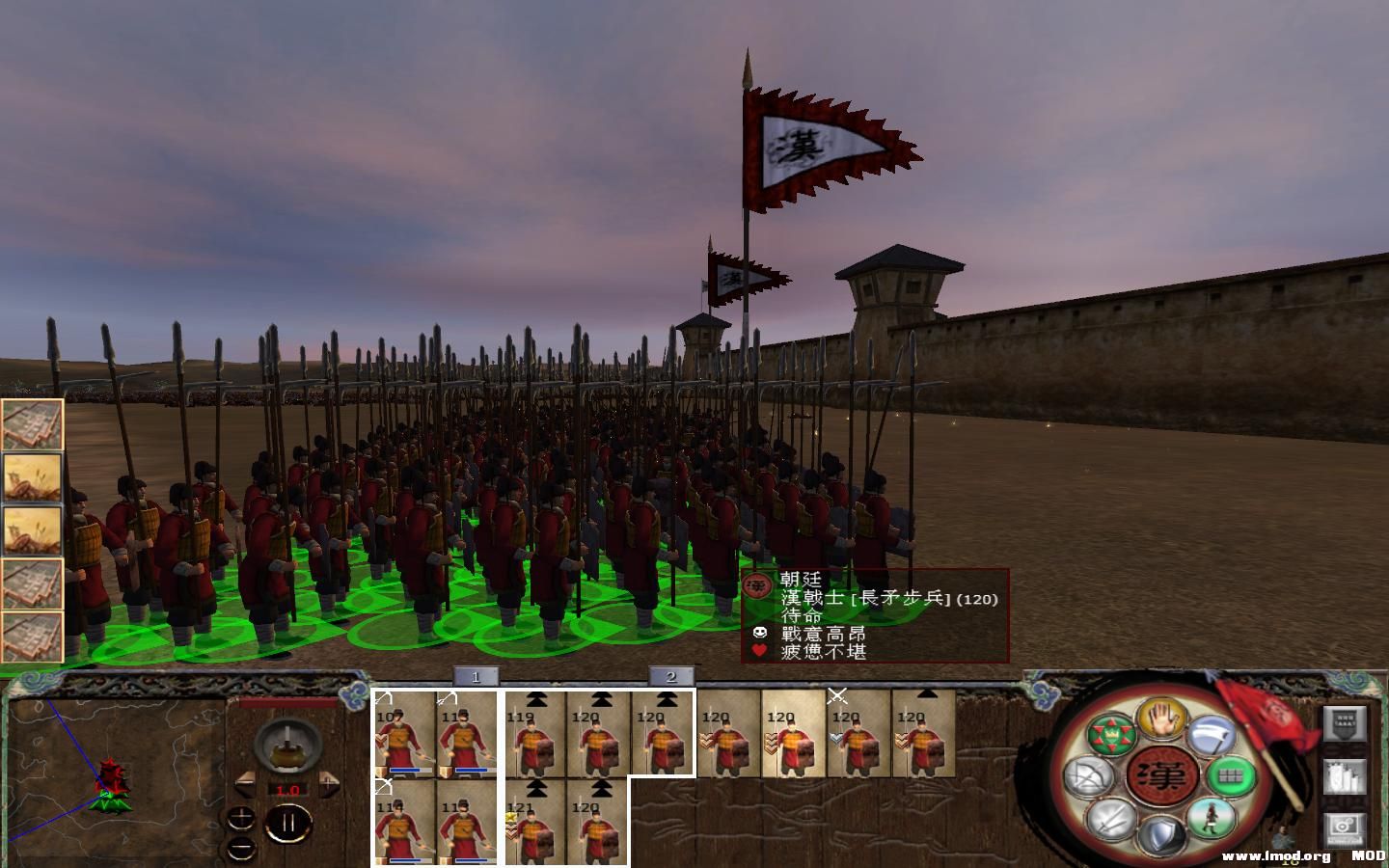Toggle unit banners with the top-right shield button

(1345, 724)
